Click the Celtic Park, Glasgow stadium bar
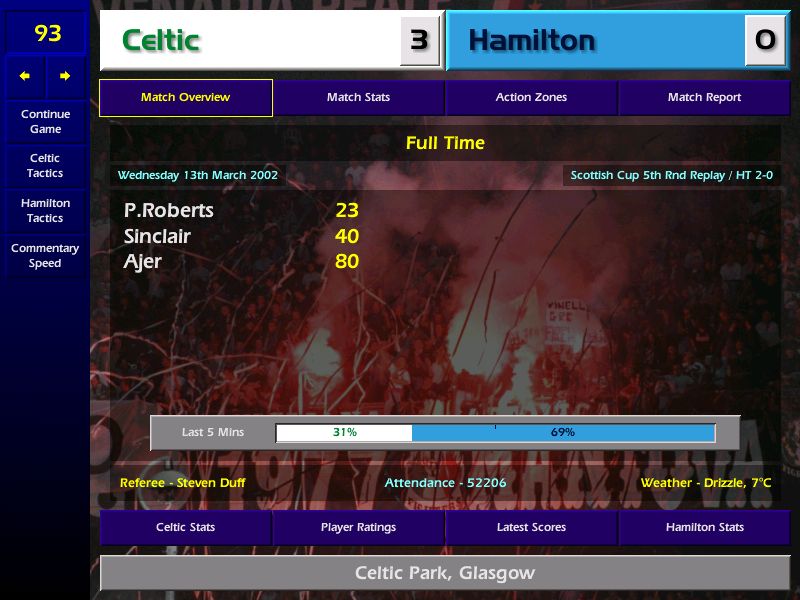This screenshot has width=800, height=600. pyautogui.click(x=445, y=573)
